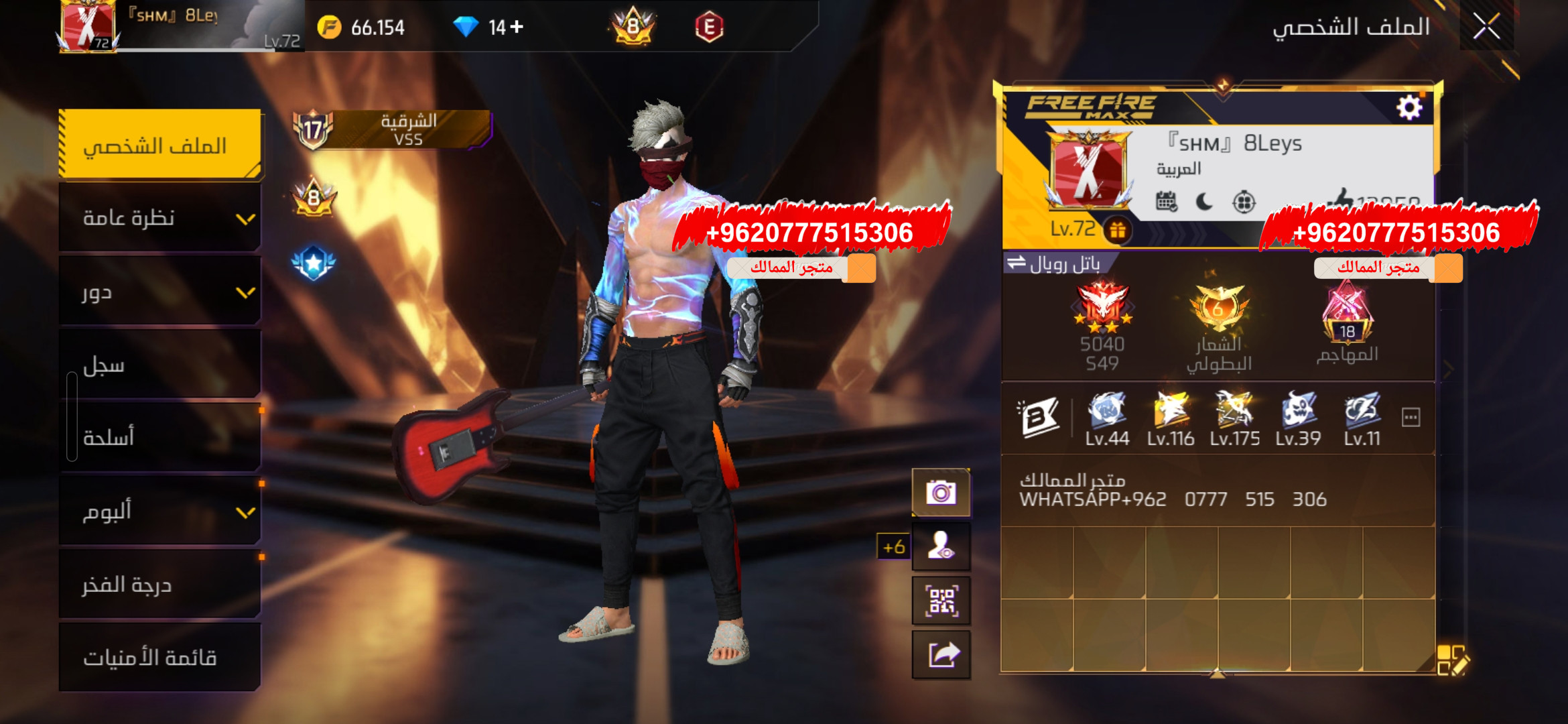Expand the ألبوم album section
The width and height of the screenshot is (1568, 724).
159,511
